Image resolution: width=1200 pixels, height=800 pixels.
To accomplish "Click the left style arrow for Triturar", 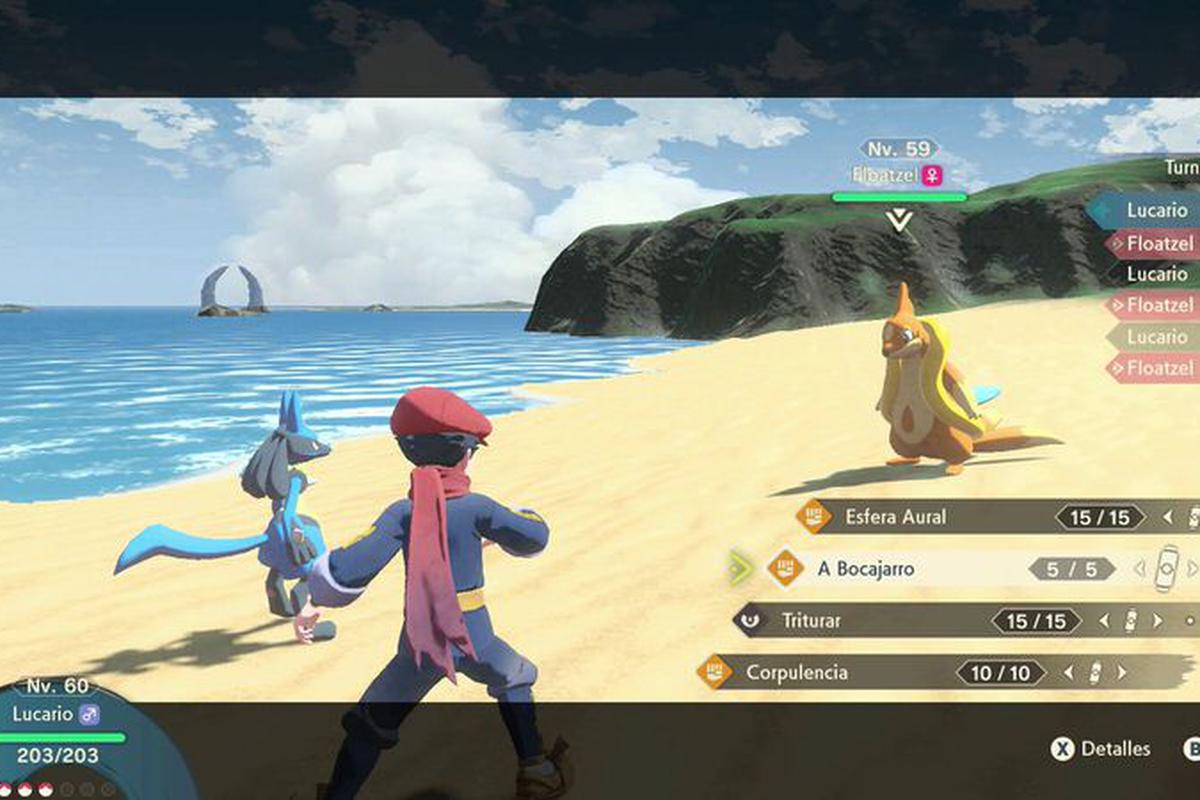I will tap(1103, 621).
